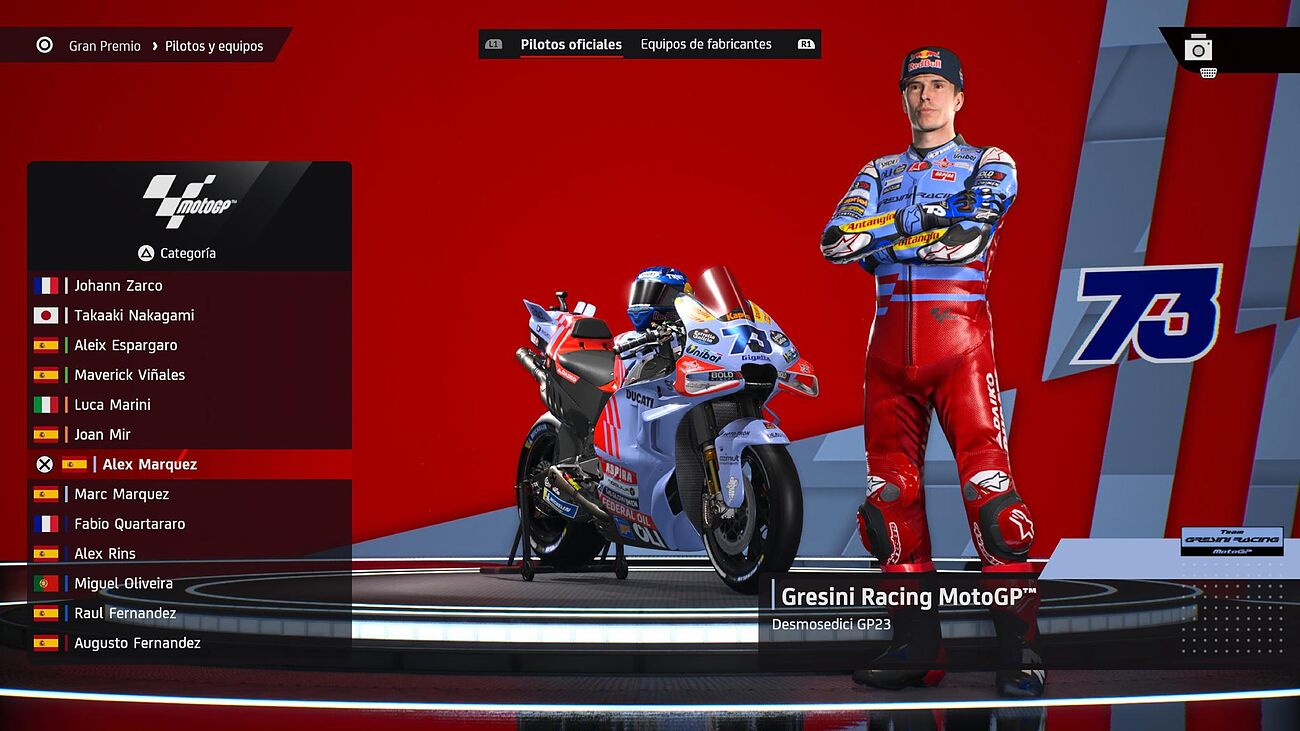
Task: Go back to Gran Premio breadcrumb
Action: pos(104,46)
